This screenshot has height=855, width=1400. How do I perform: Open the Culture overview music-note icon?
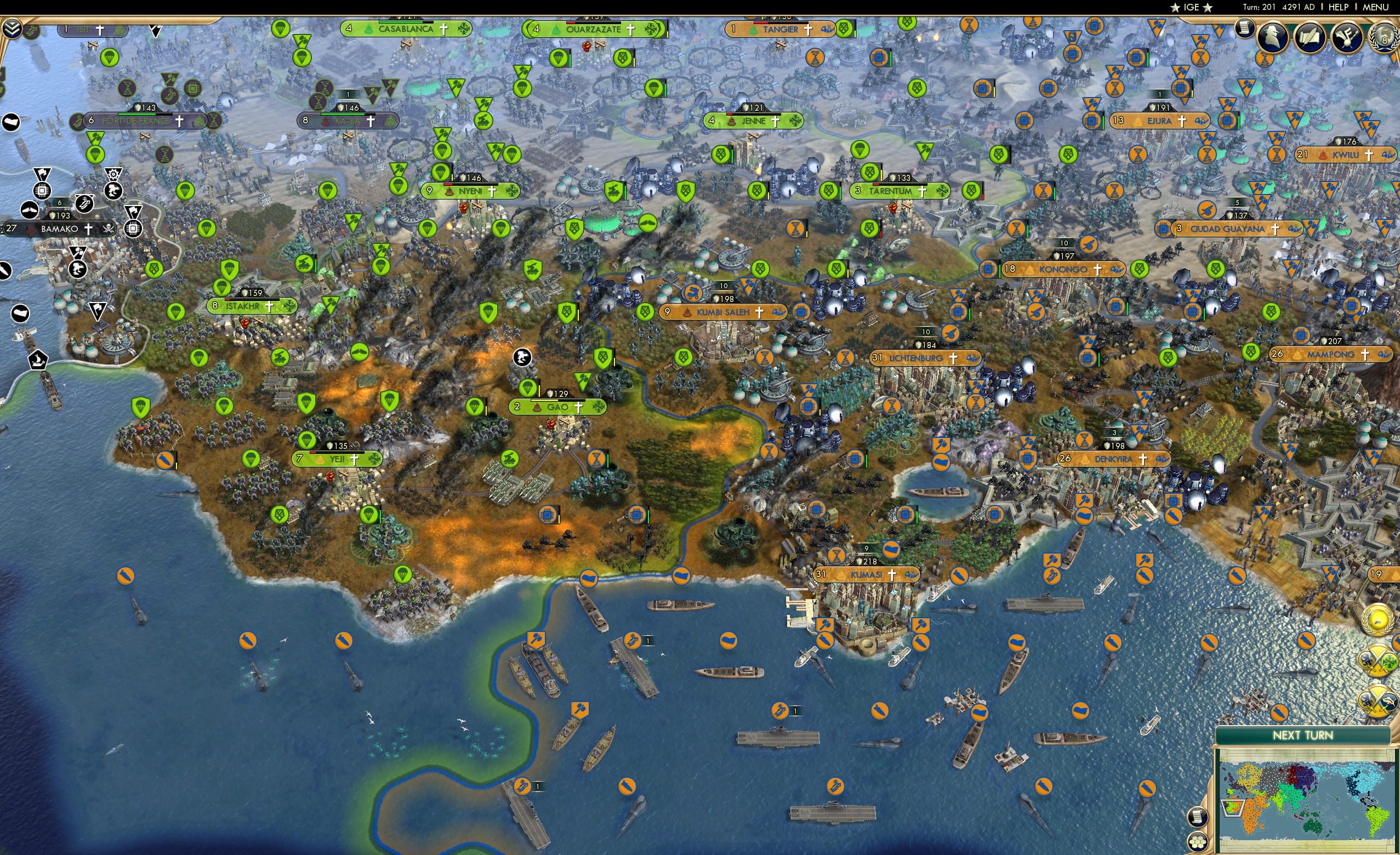[1346, 37]
